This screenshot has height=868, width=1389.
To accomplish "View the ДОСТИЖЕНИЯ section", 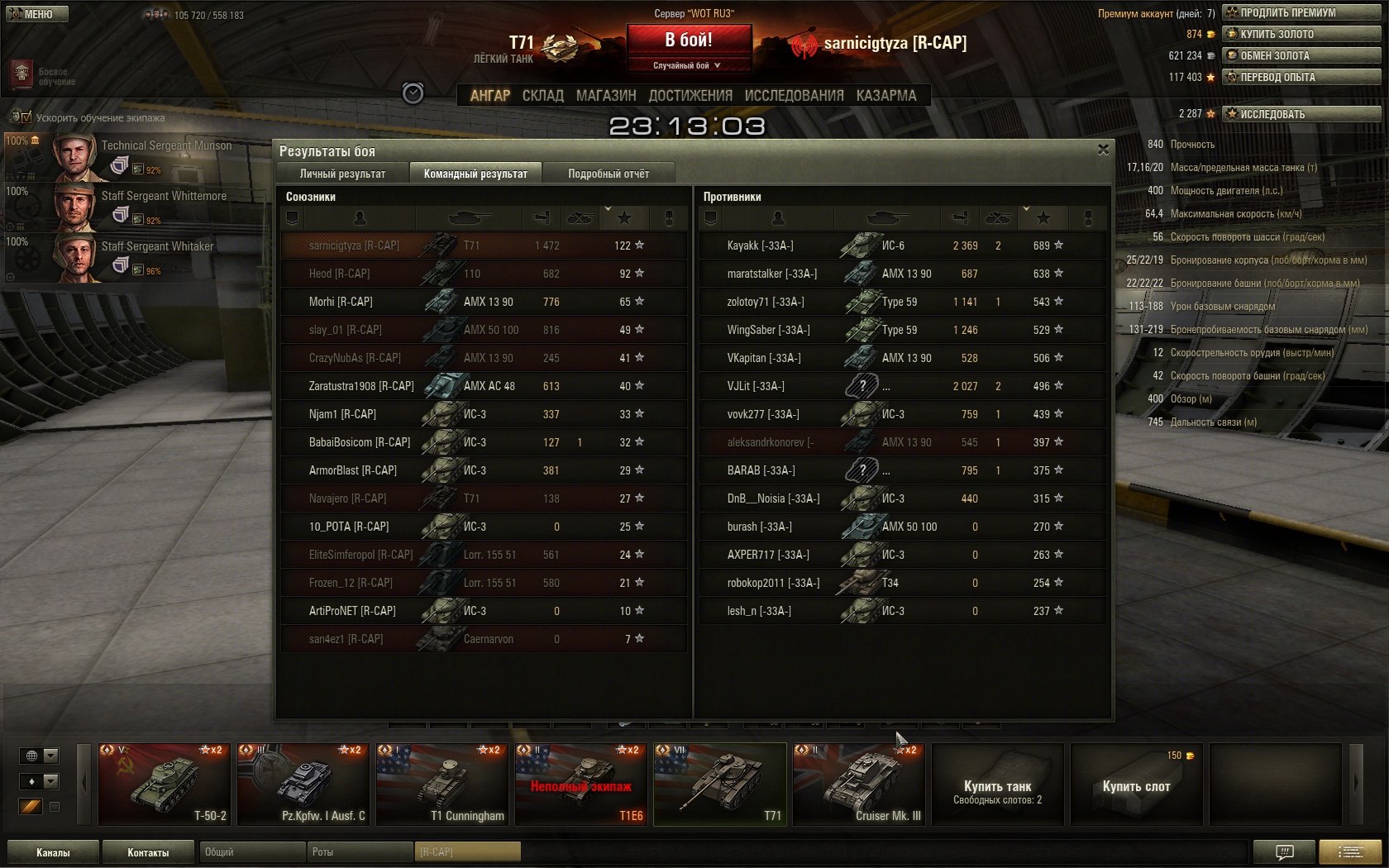I will [690, 96].
